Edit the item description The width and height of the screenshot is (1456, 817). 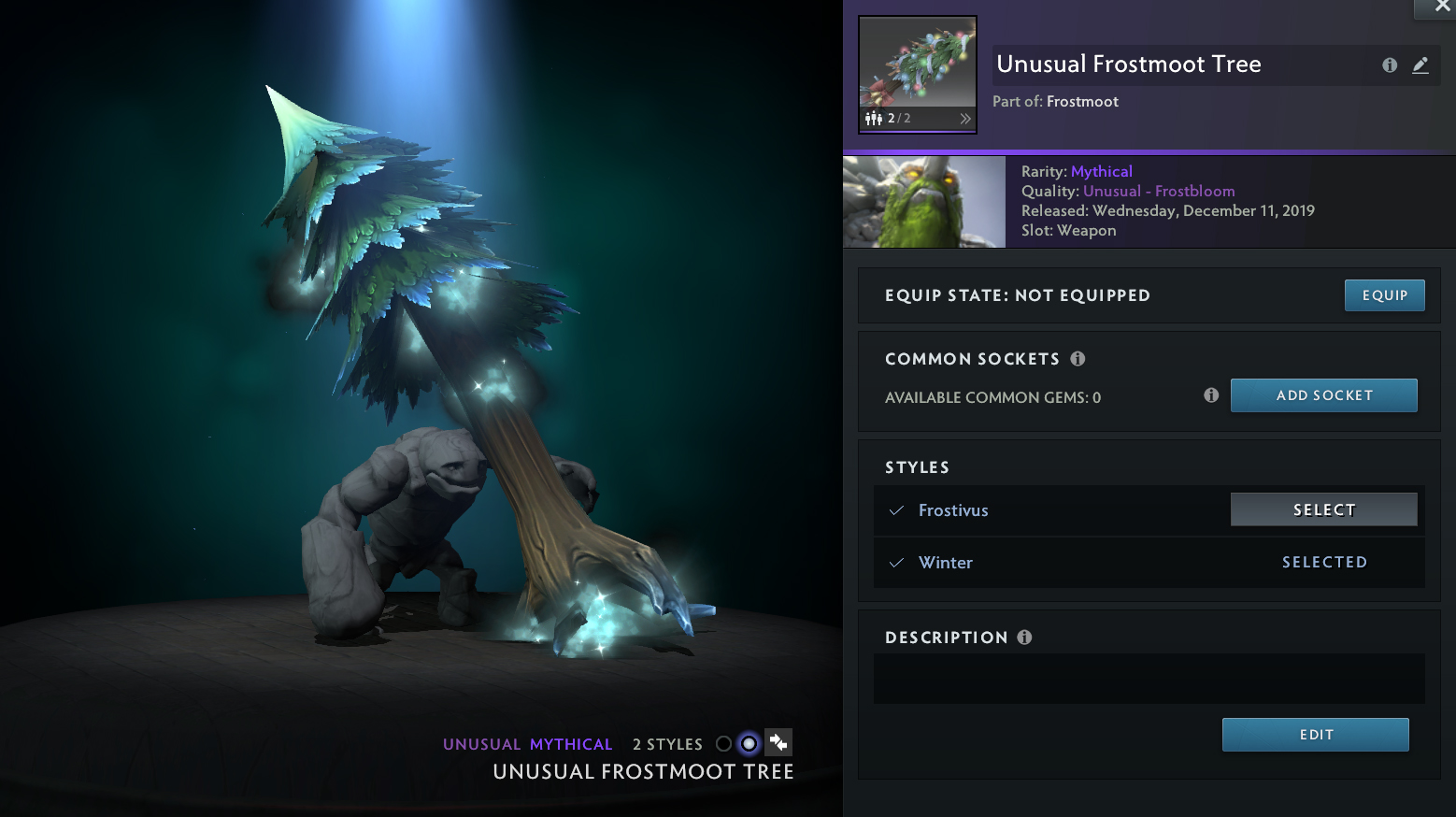1315,735
